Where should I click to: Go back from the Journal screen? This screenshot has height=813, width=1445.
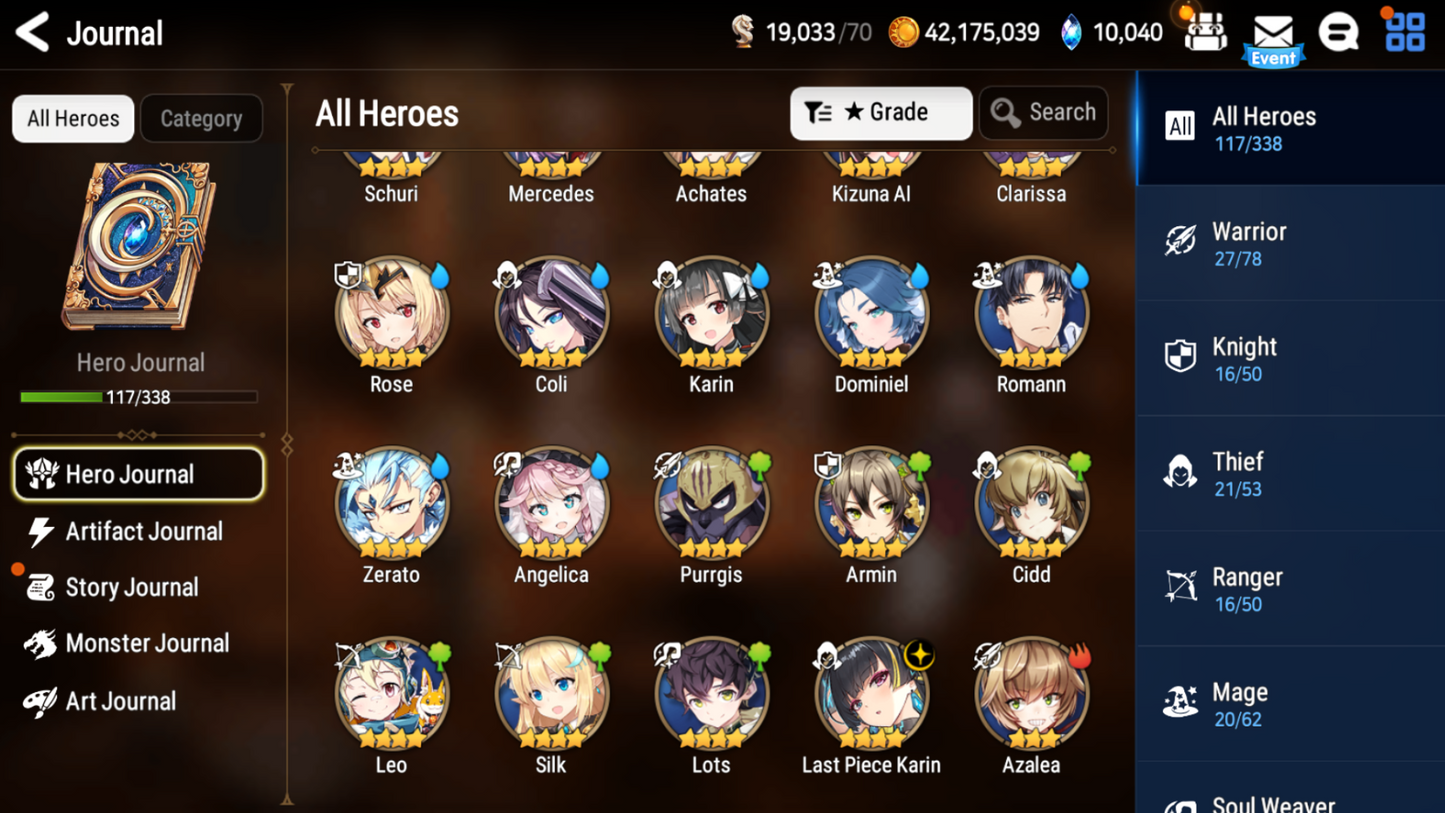33,32
